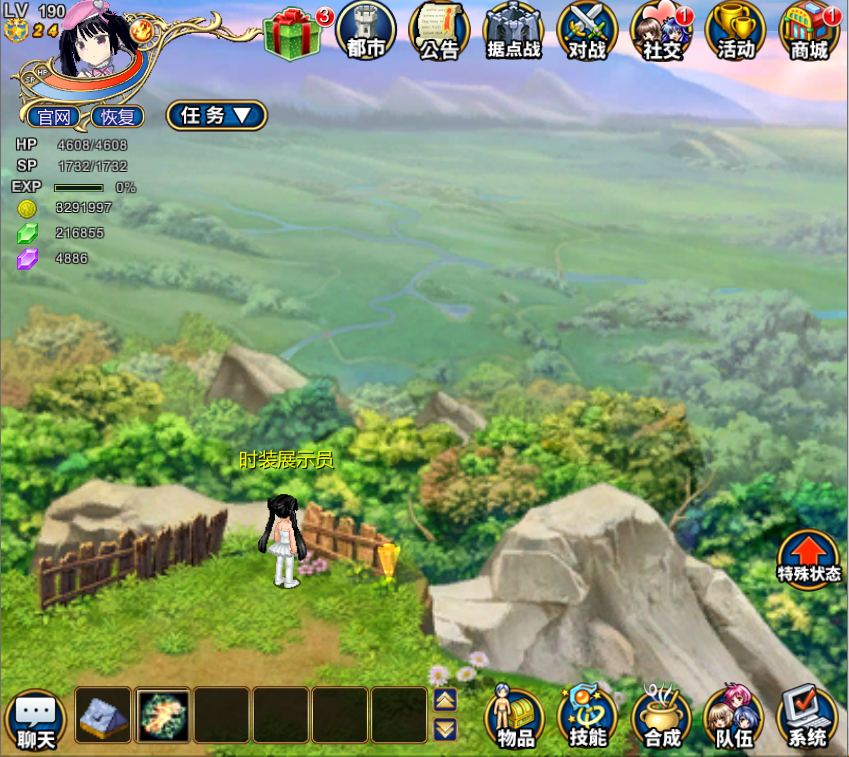Expand the 任务 quest dropdown
The height and width of the screenshot is (757, 849).
pyautogui.click(x=216, y=115)
